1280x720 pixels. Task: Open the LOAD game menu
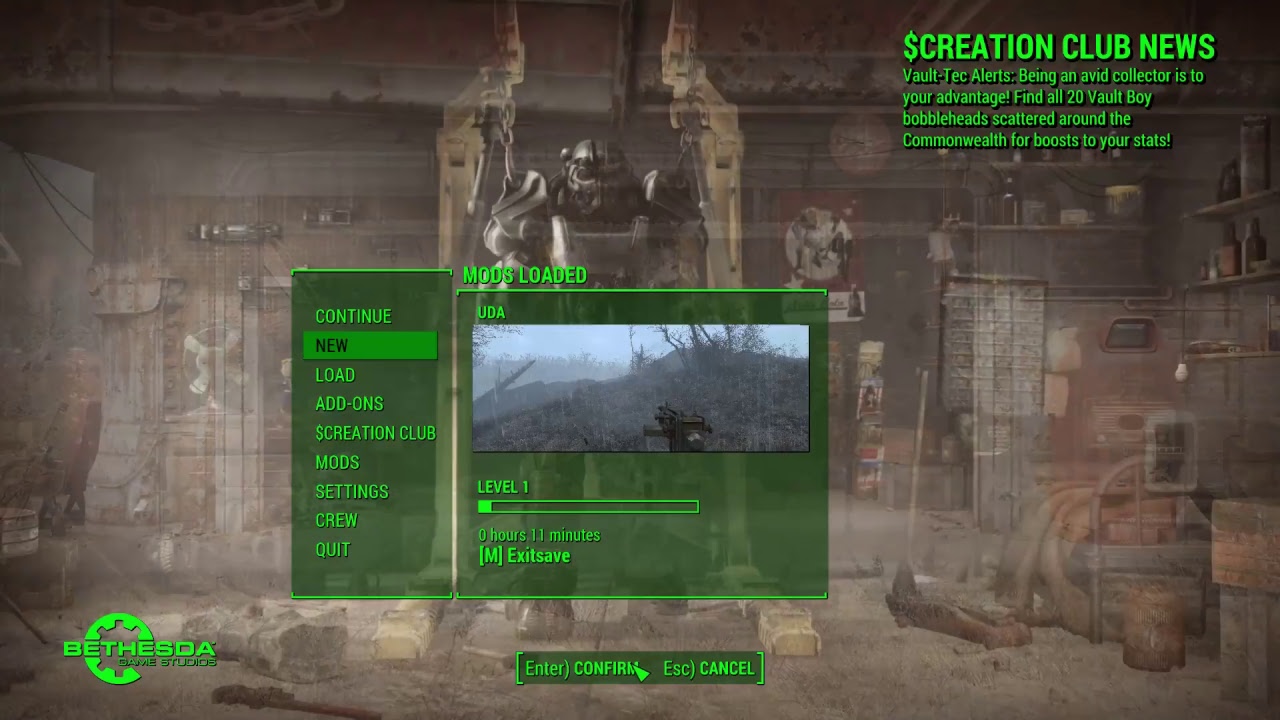click(335, 375)
